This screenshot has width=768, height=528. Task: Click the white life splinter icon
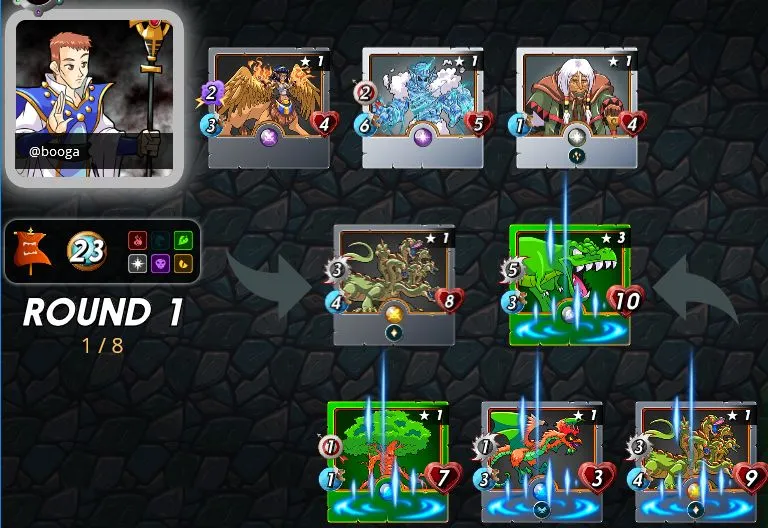(137, 263)
